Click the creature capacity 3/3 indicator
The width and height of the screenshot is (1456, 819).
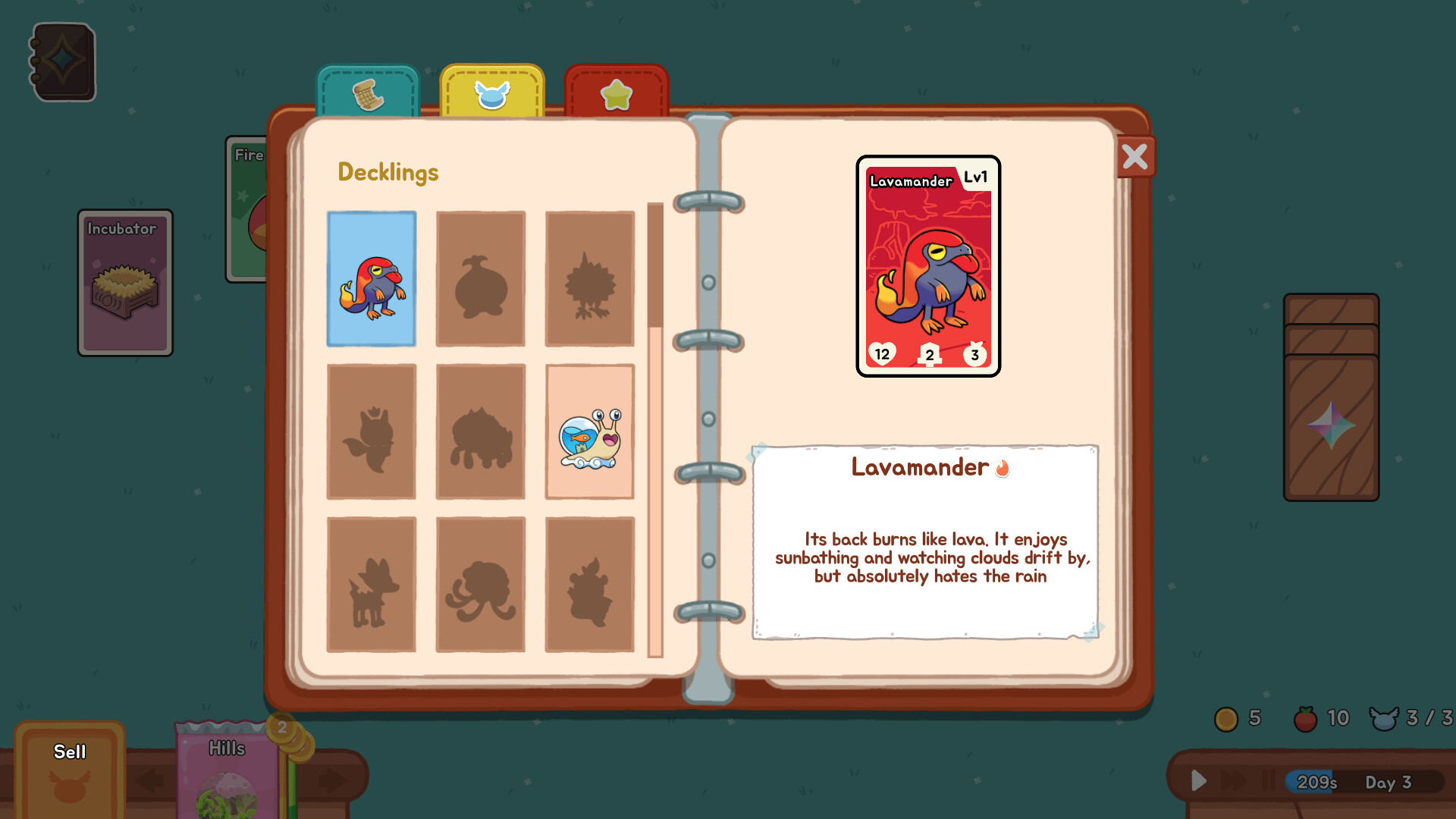tap(1410, 719)
